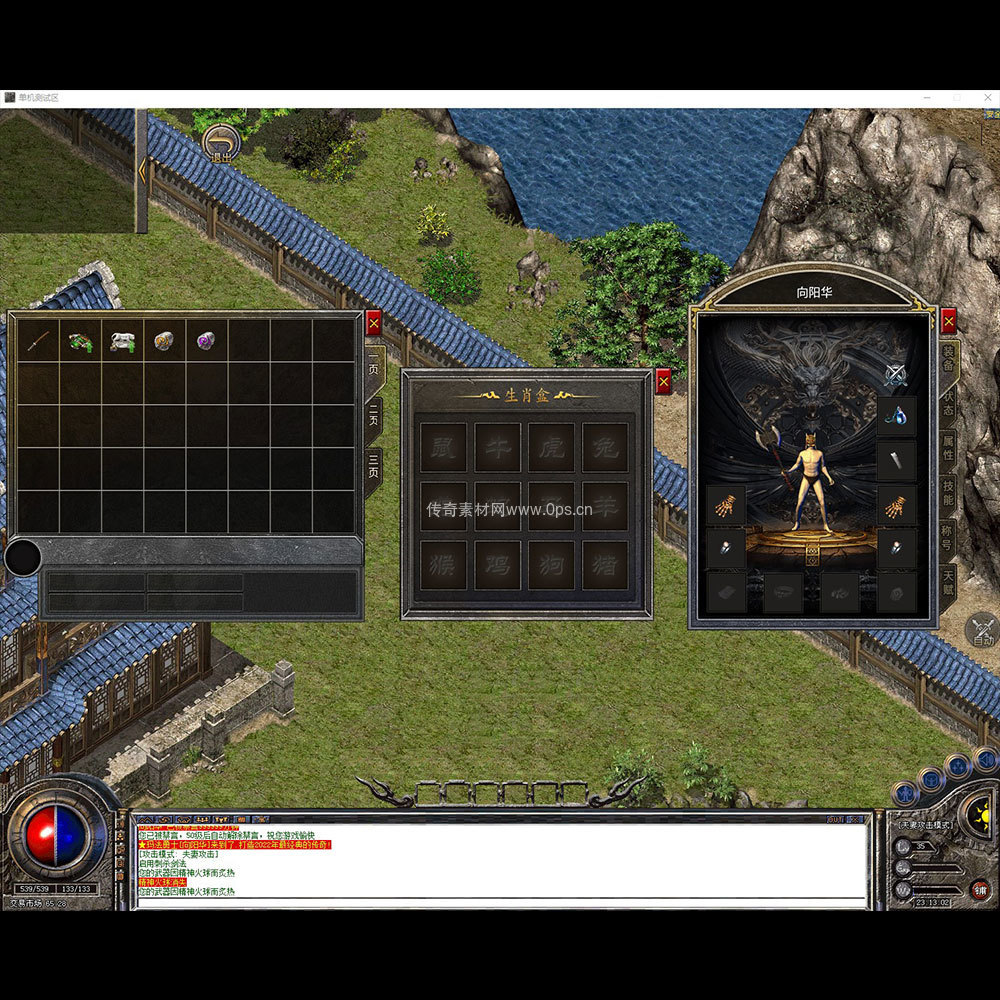
Task: Click the 退出 exit arrow button
Action: click(x=221, y=145)
